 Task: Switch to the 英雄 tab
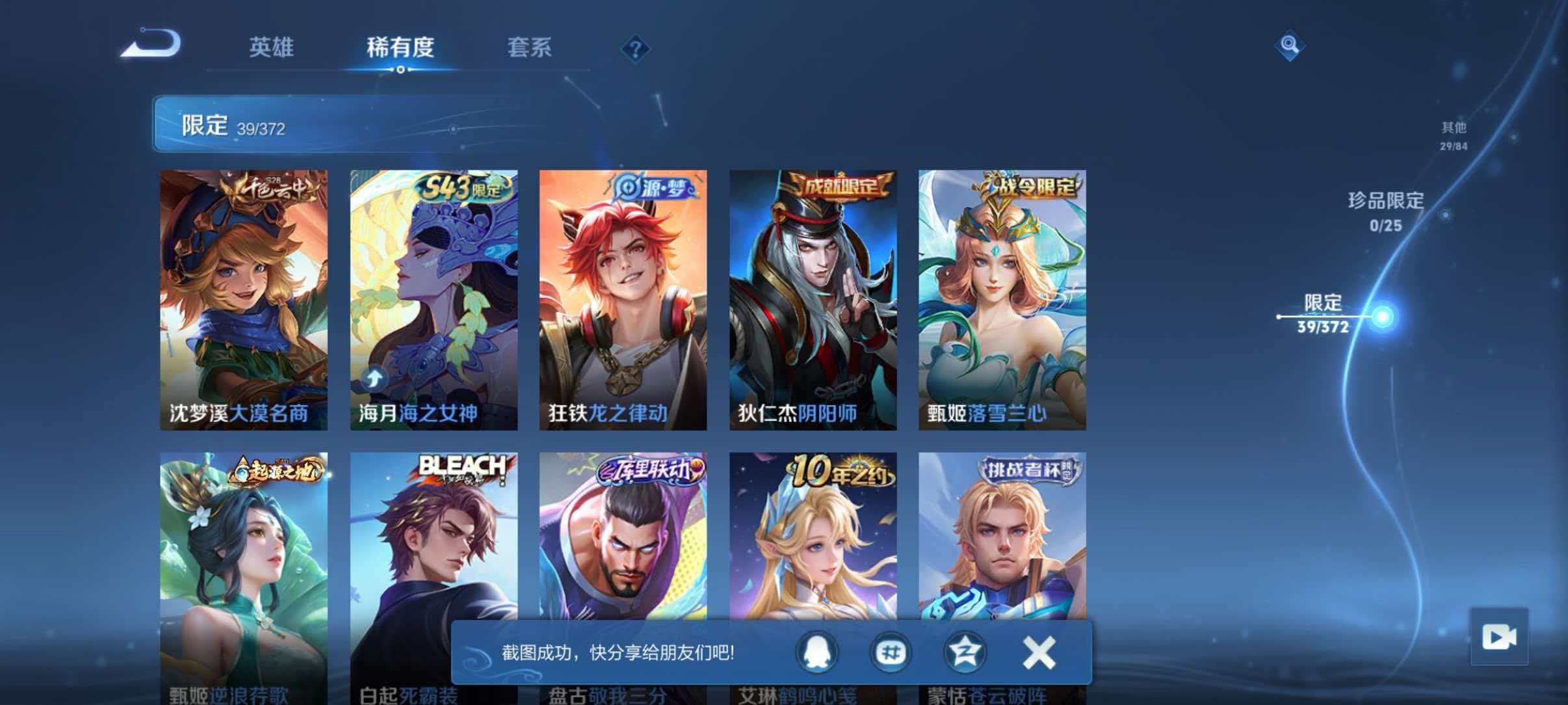pos(271,47)
